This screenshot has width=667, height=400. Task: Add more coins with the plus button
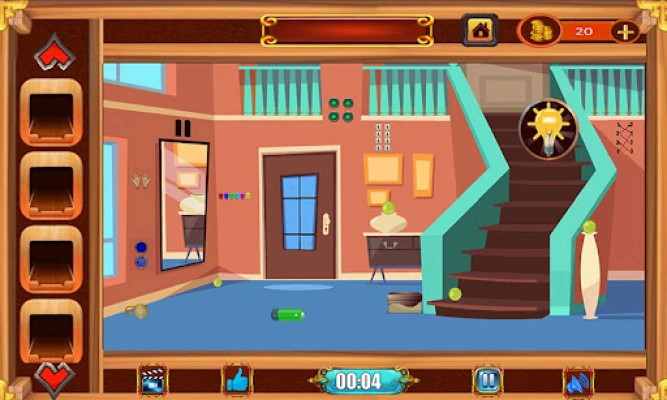tap(626, 31)
